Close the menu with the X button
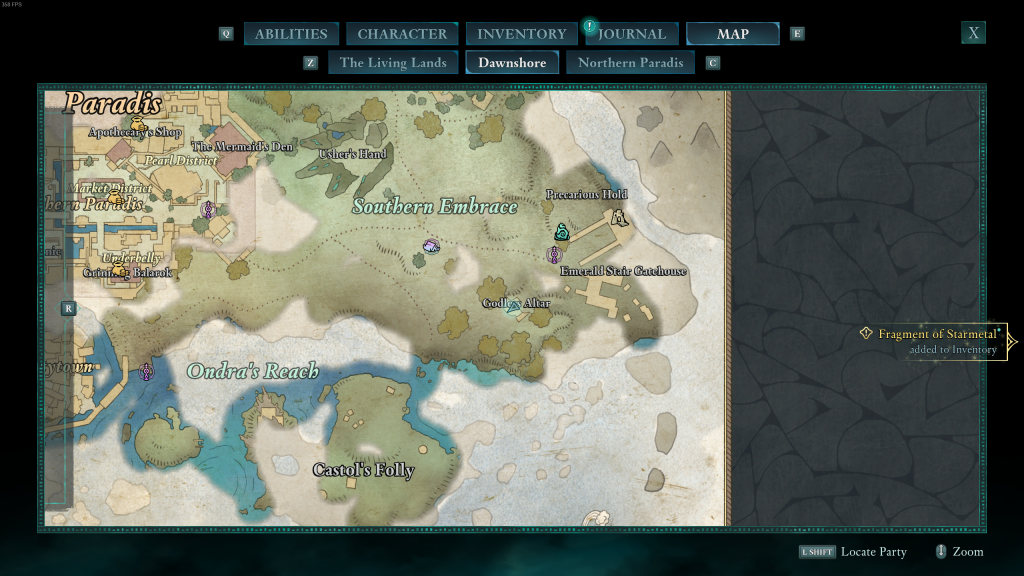Viewport: 1024px width, 576px height. pyautogui.click(x=973, y=33)
